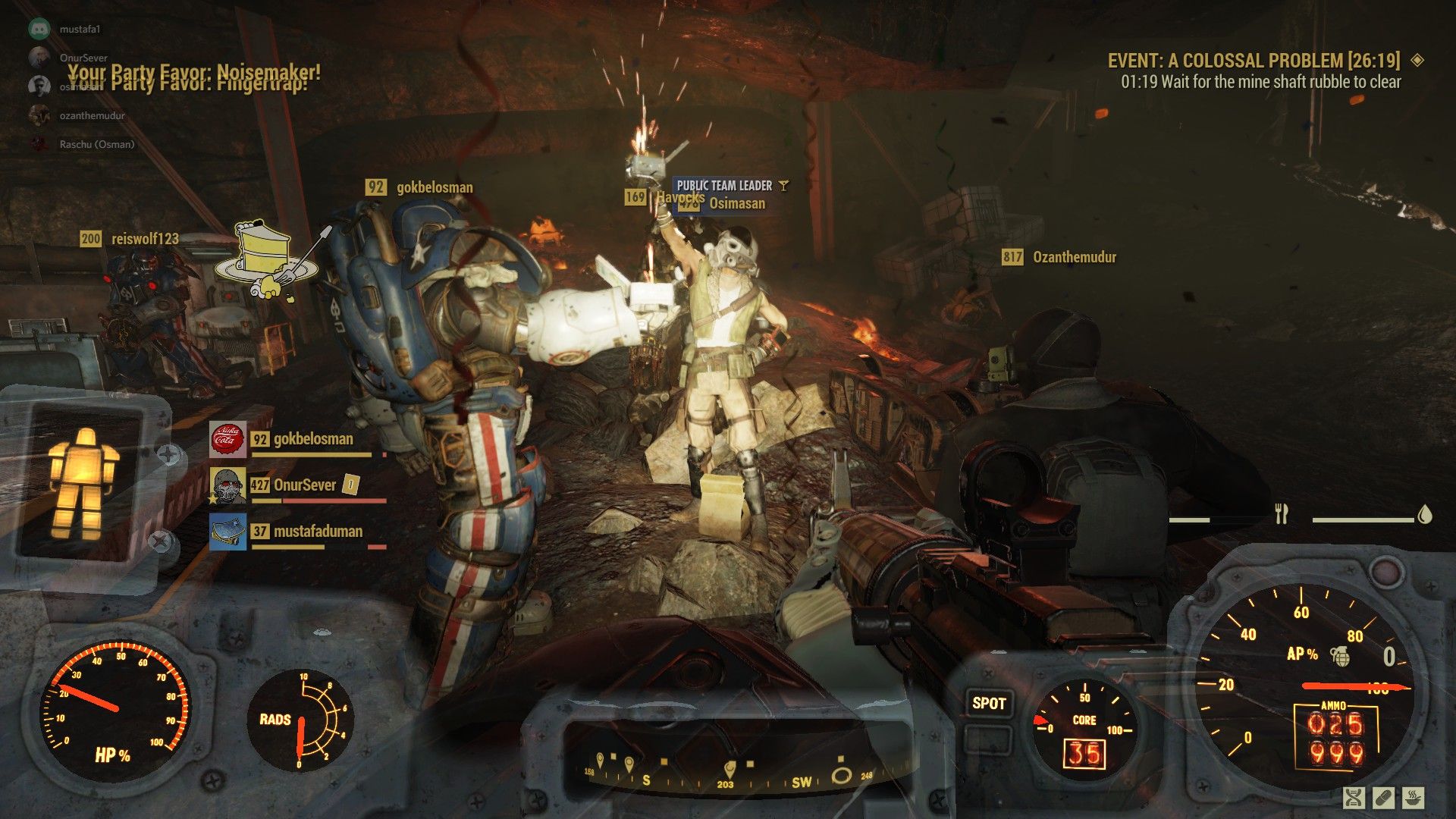
Task: Click Raschu (Osman) in the Discord overlay
Action: pyautogui.click(x=96, y=144)
